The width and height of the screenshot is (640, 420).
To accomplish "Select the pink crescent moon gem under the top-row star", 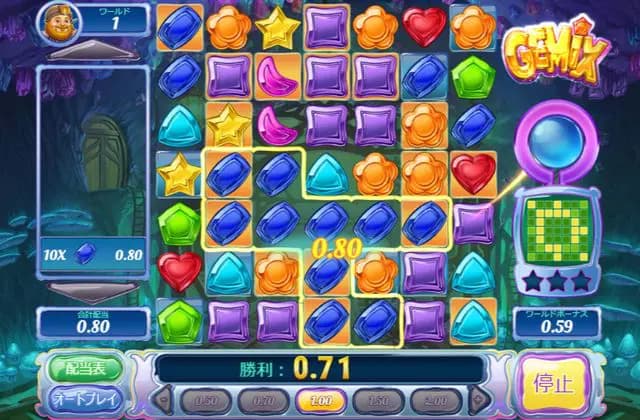I will click(x=277, y=75).
